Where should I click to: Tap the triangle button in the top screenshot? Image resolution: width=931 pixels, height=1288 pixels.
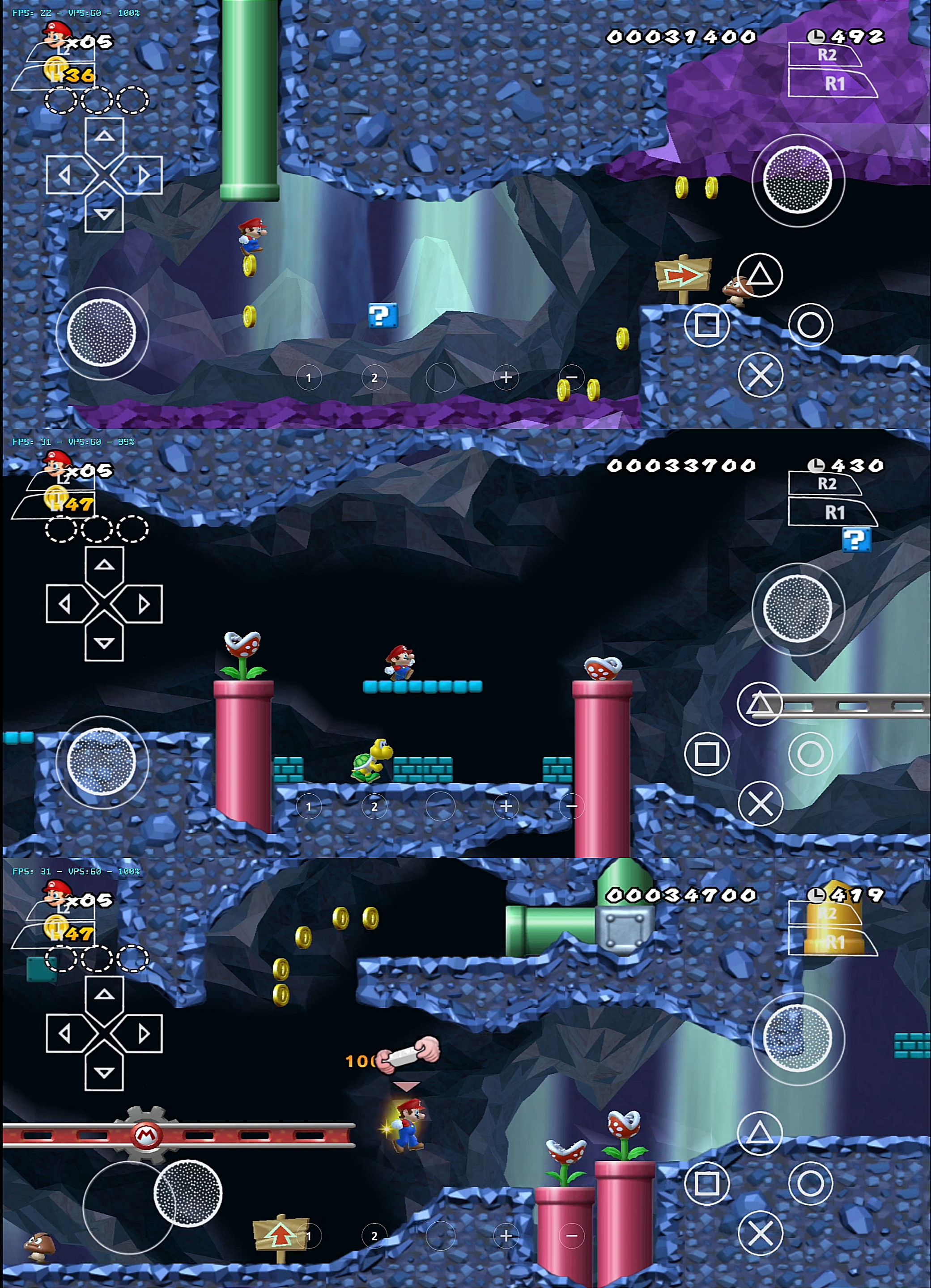(760, 275)
